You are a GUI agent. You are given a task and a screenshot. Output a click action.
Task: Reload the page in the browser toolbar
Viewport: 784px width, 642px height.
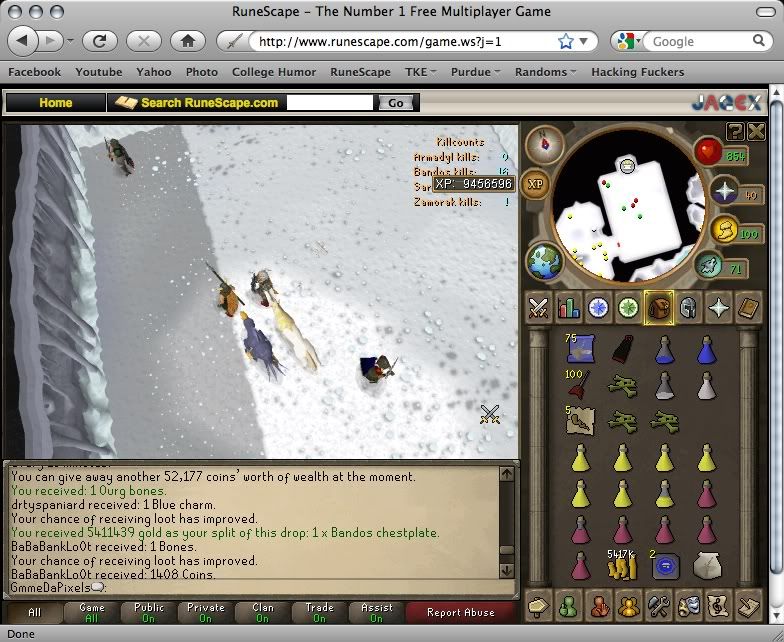tap(100, 41)
